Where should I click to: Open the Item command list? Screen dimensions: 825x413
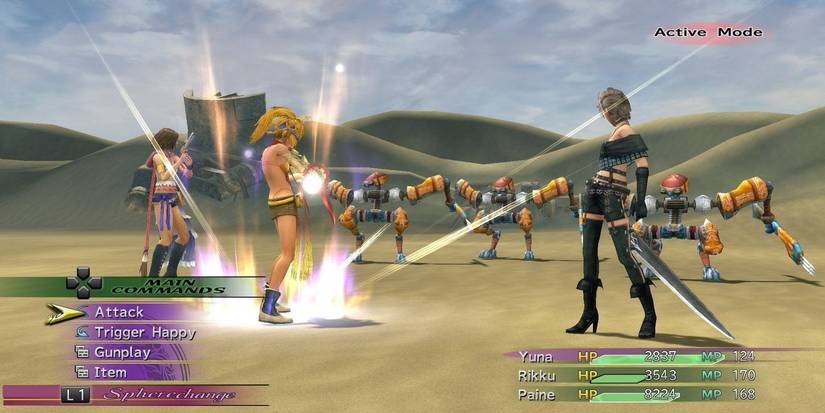pyautogui.click(x=111, y=372)
